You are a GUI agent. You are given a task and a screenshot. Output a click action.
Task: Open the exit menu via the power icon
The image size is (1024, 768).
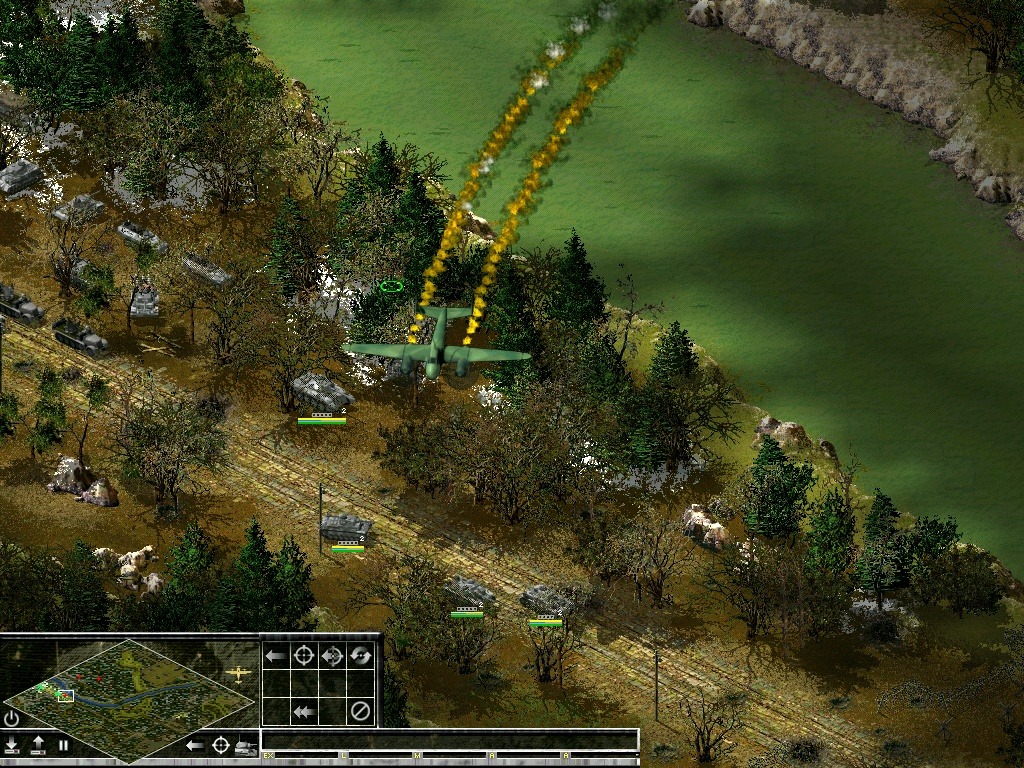point(11,718)
